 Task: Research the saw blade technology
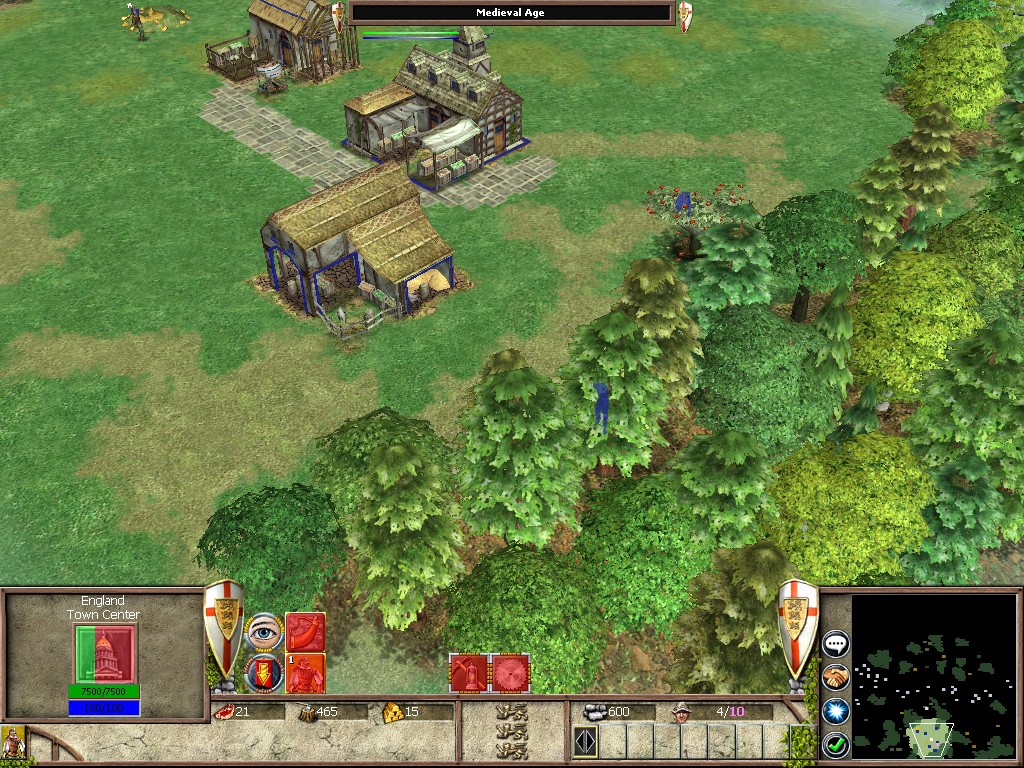(x=510, y=673)
